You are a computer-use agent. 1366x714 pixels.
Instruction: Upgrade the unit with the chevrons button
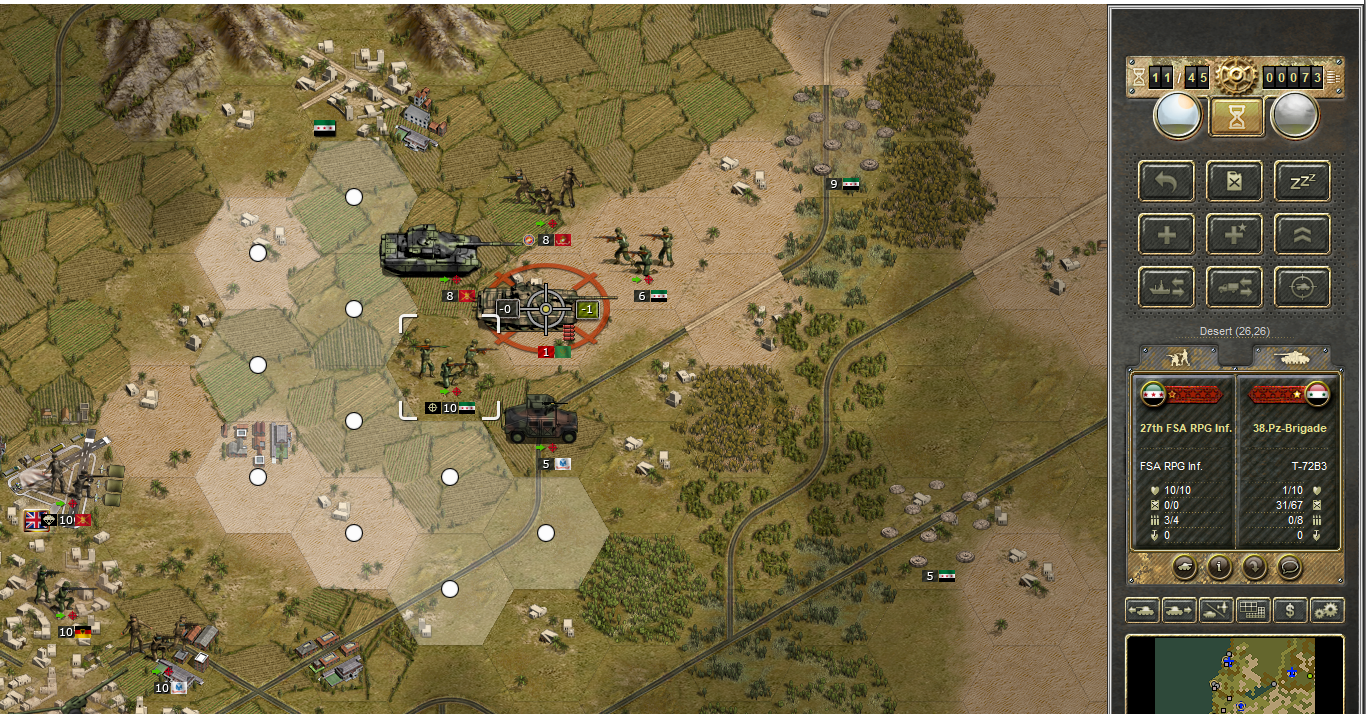click(x=1302, y=234)
